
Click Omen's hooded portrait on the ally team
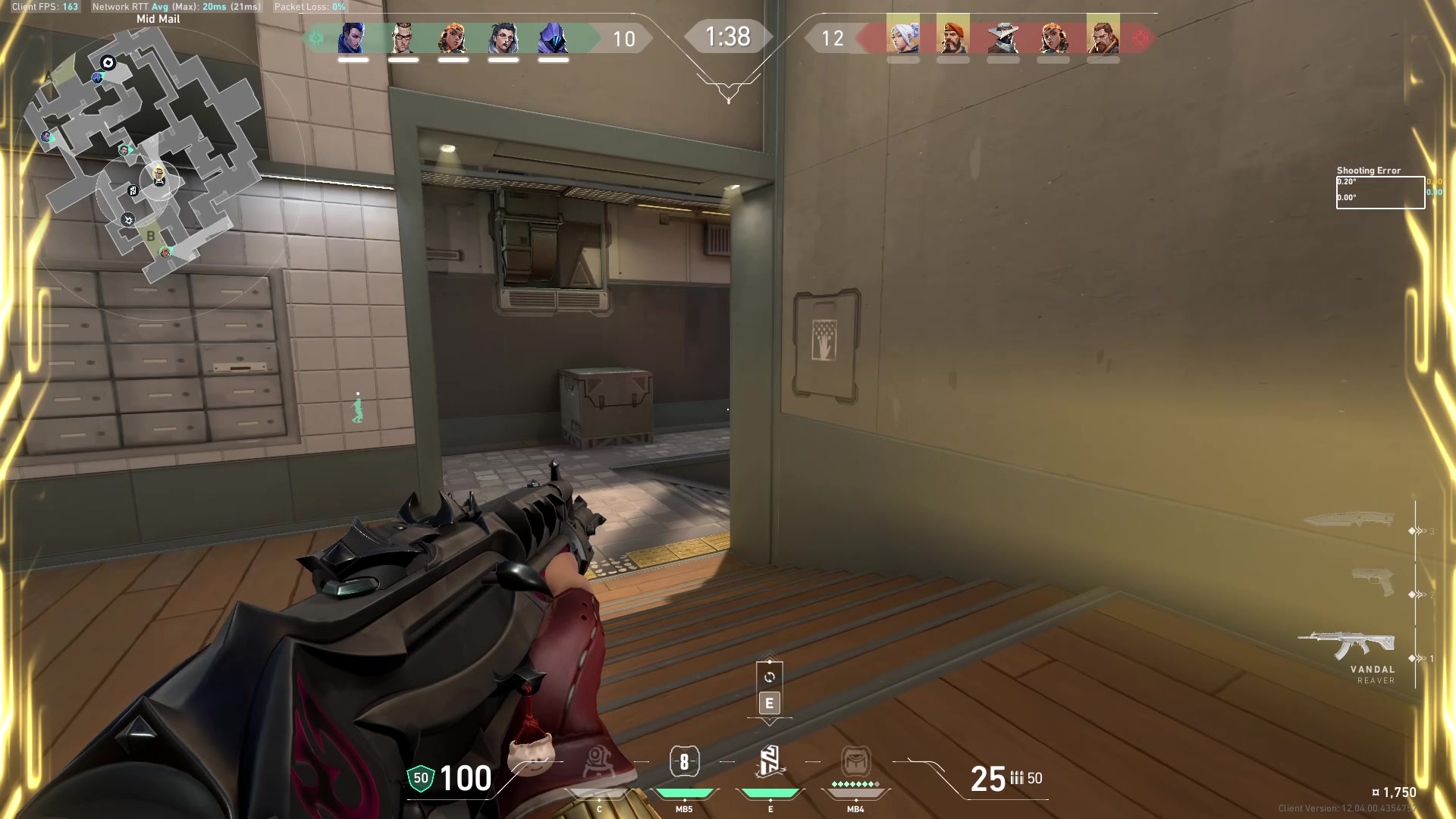(x=554, y=36)
